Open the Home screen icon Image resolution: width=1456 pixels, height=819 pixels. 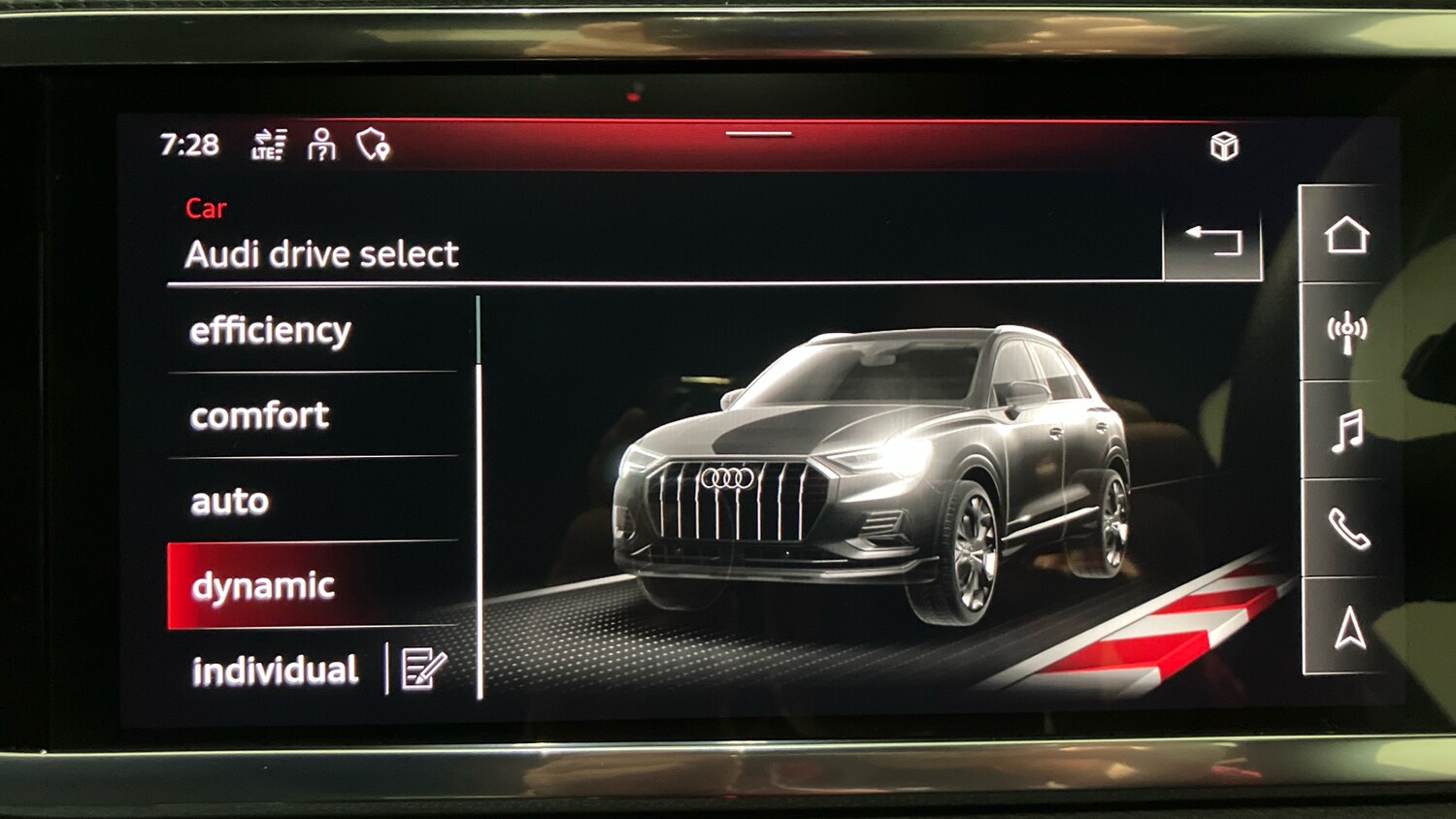point(1344,236)
